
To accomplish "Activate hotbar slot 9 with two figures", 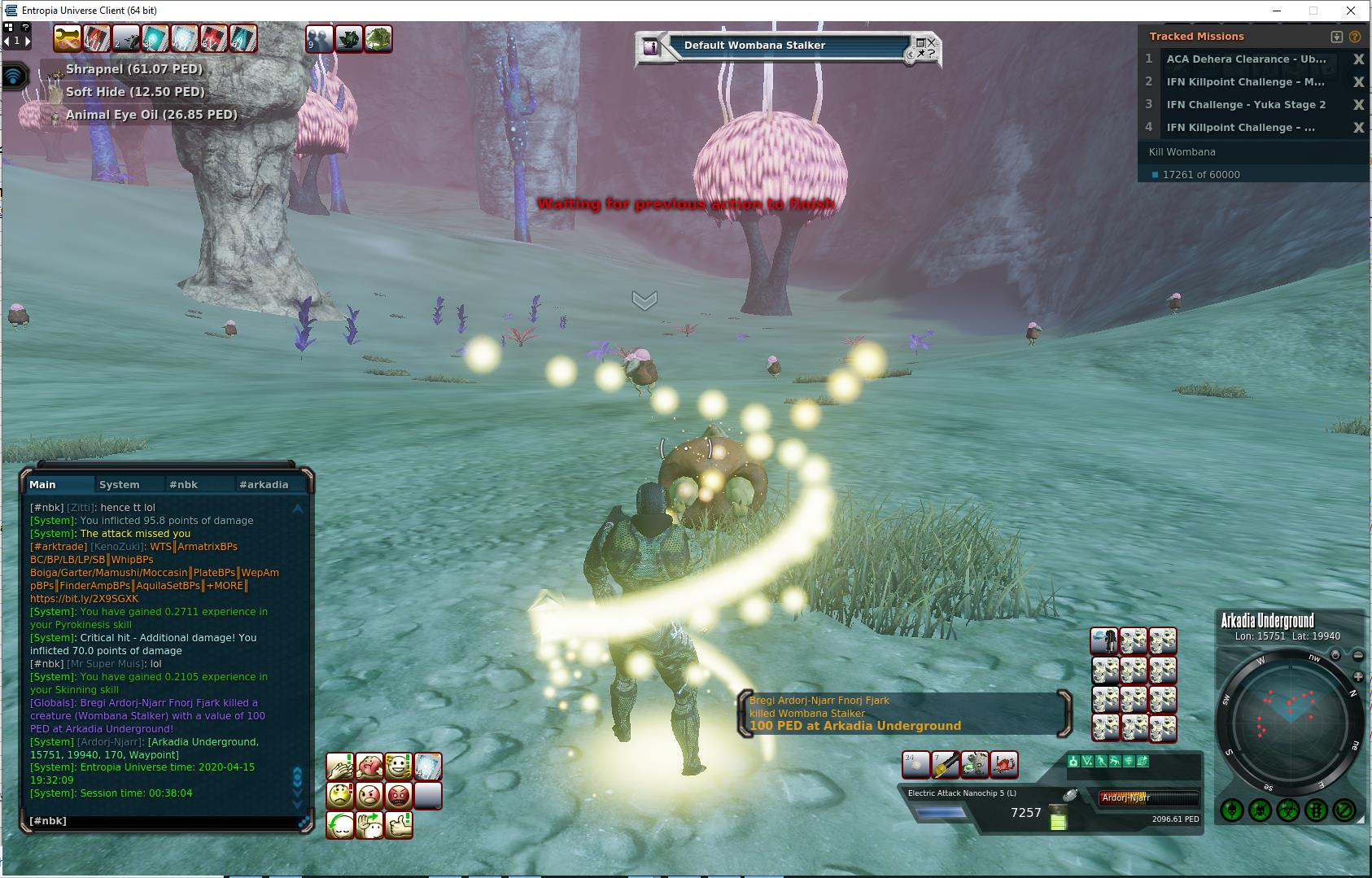I will tap(319, 39).
